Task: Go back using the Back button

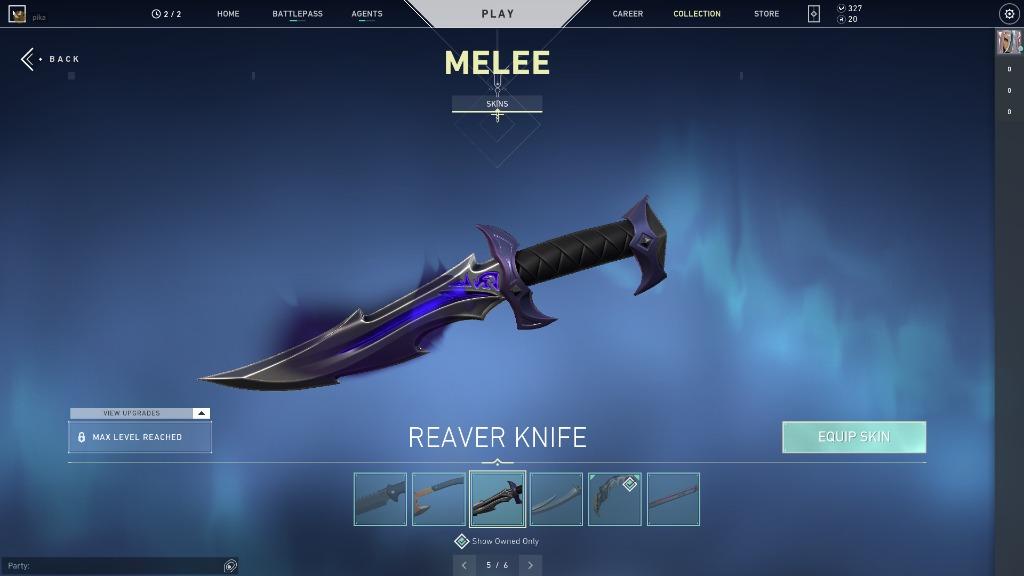Action: coord(52,59)
